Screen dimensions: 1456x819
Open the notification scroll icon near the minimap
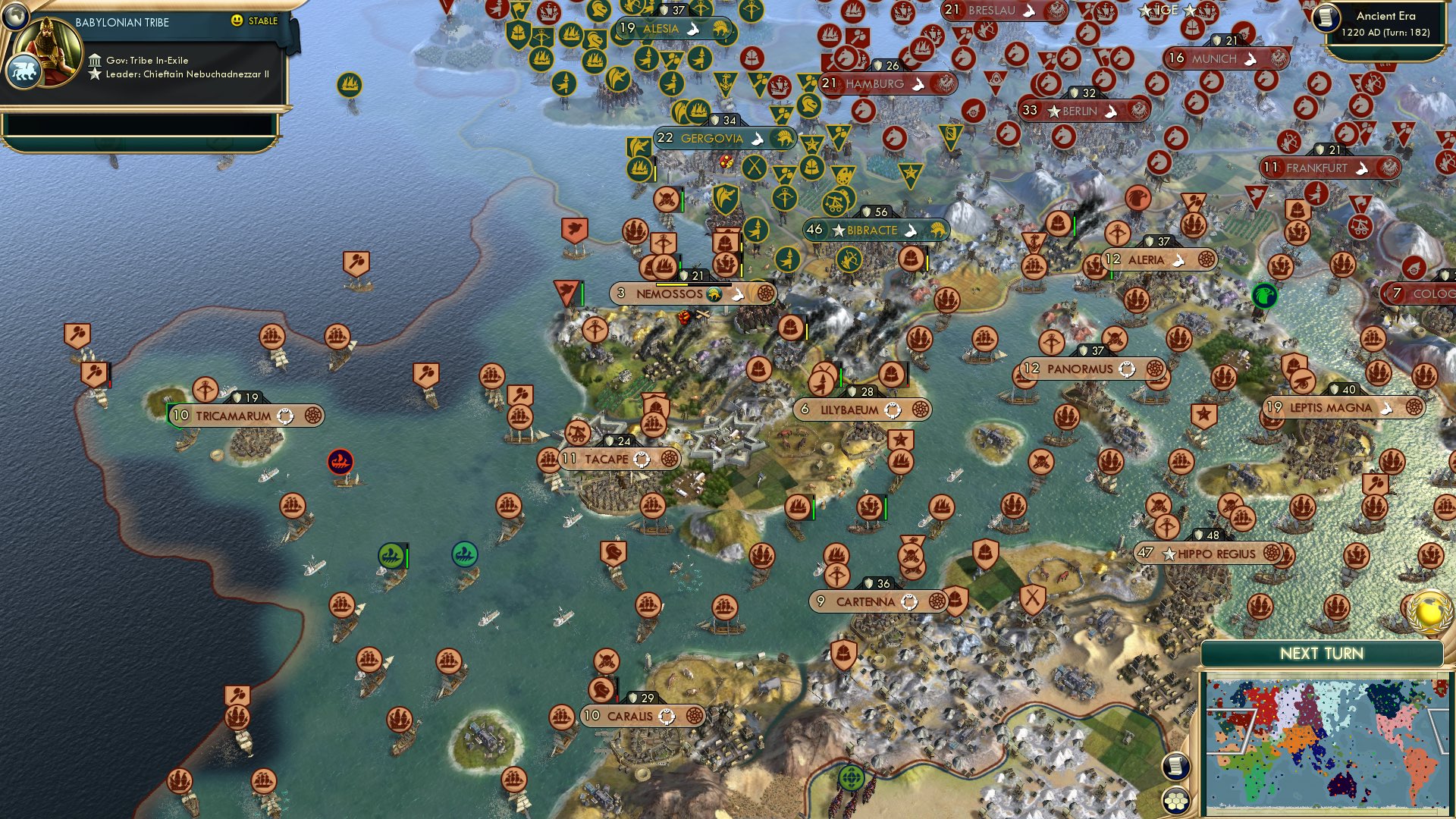(x=1176, y=767)
